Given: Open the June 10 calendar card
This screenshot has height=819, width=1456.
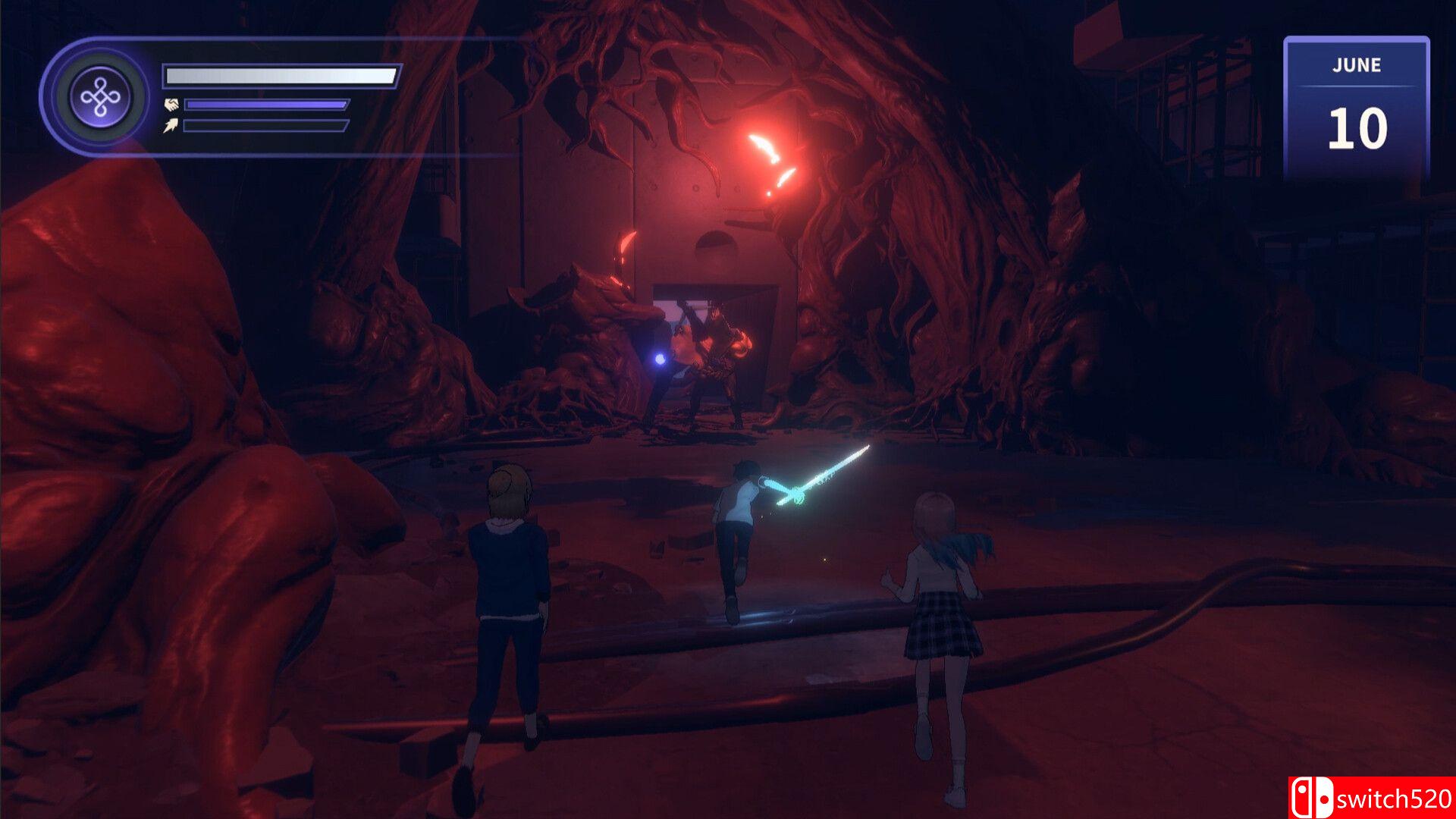Looking at the screenshot, I should coord(1356,108).
